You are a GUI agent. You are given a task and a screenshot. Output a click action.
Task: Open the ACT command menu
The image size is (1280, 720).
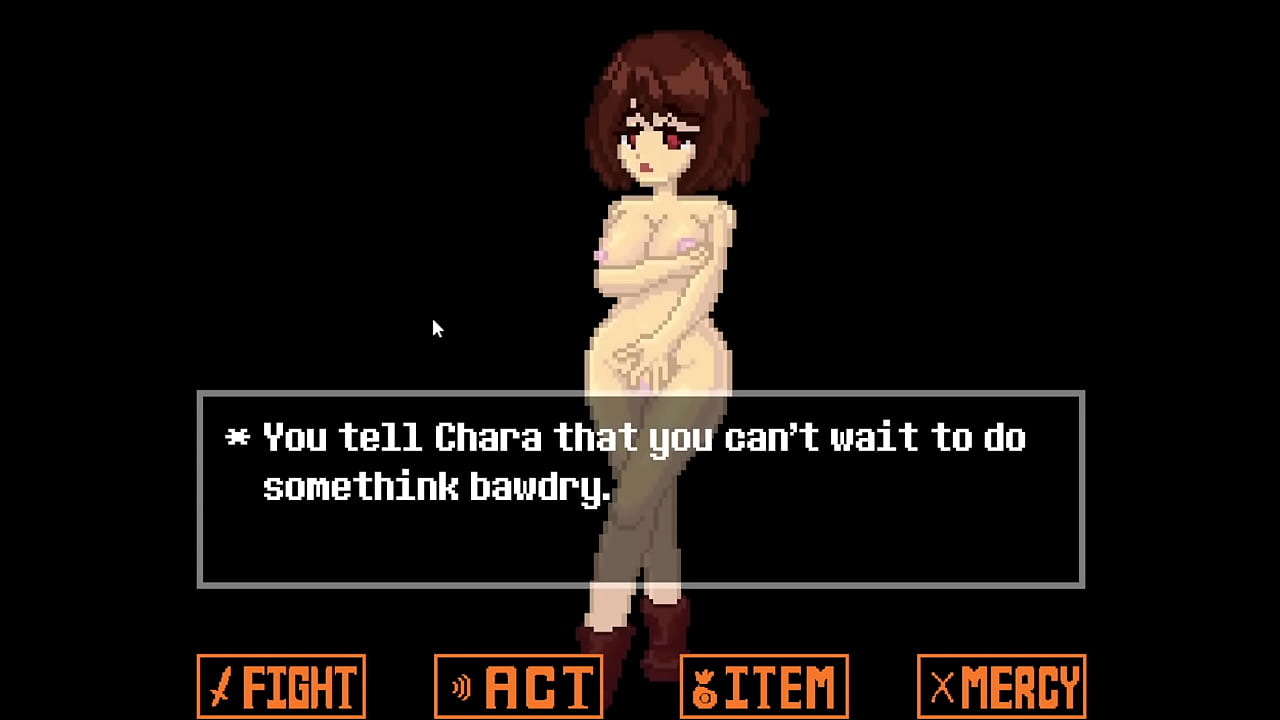[x=518, y=686]
